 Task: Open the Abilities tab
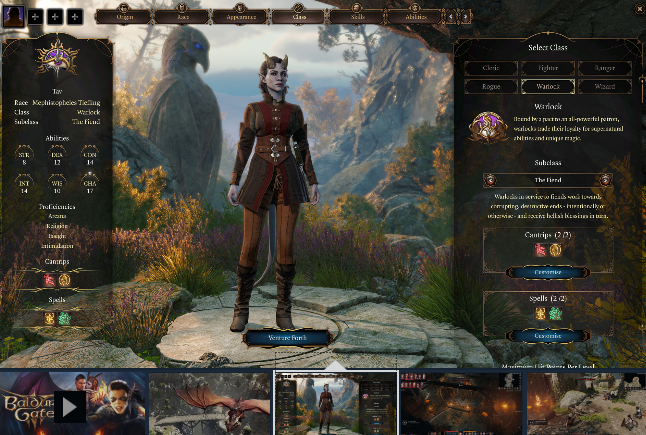click(415, 17)
